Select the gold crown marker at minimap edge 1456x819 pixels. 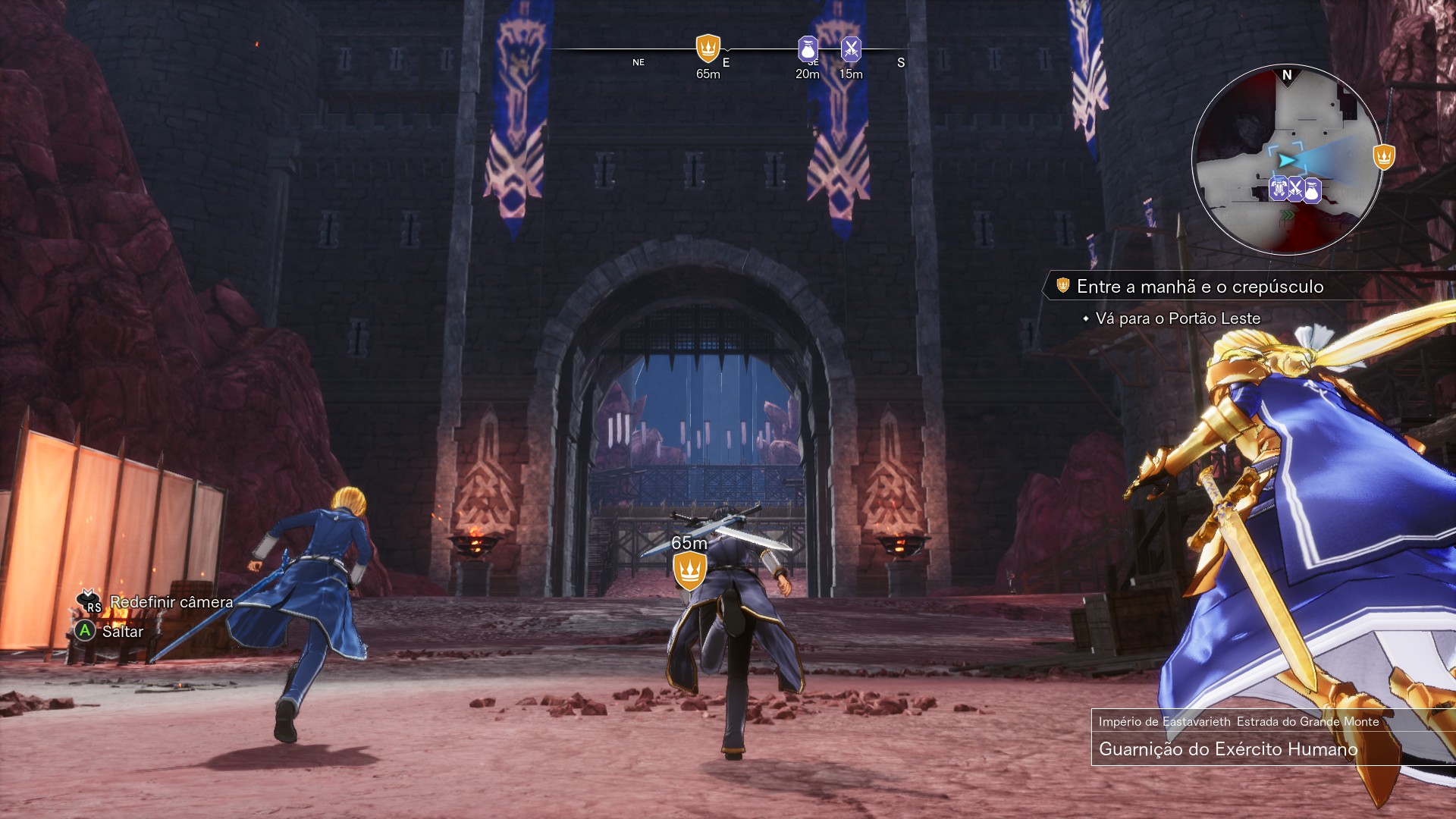tap(1384, 157)
